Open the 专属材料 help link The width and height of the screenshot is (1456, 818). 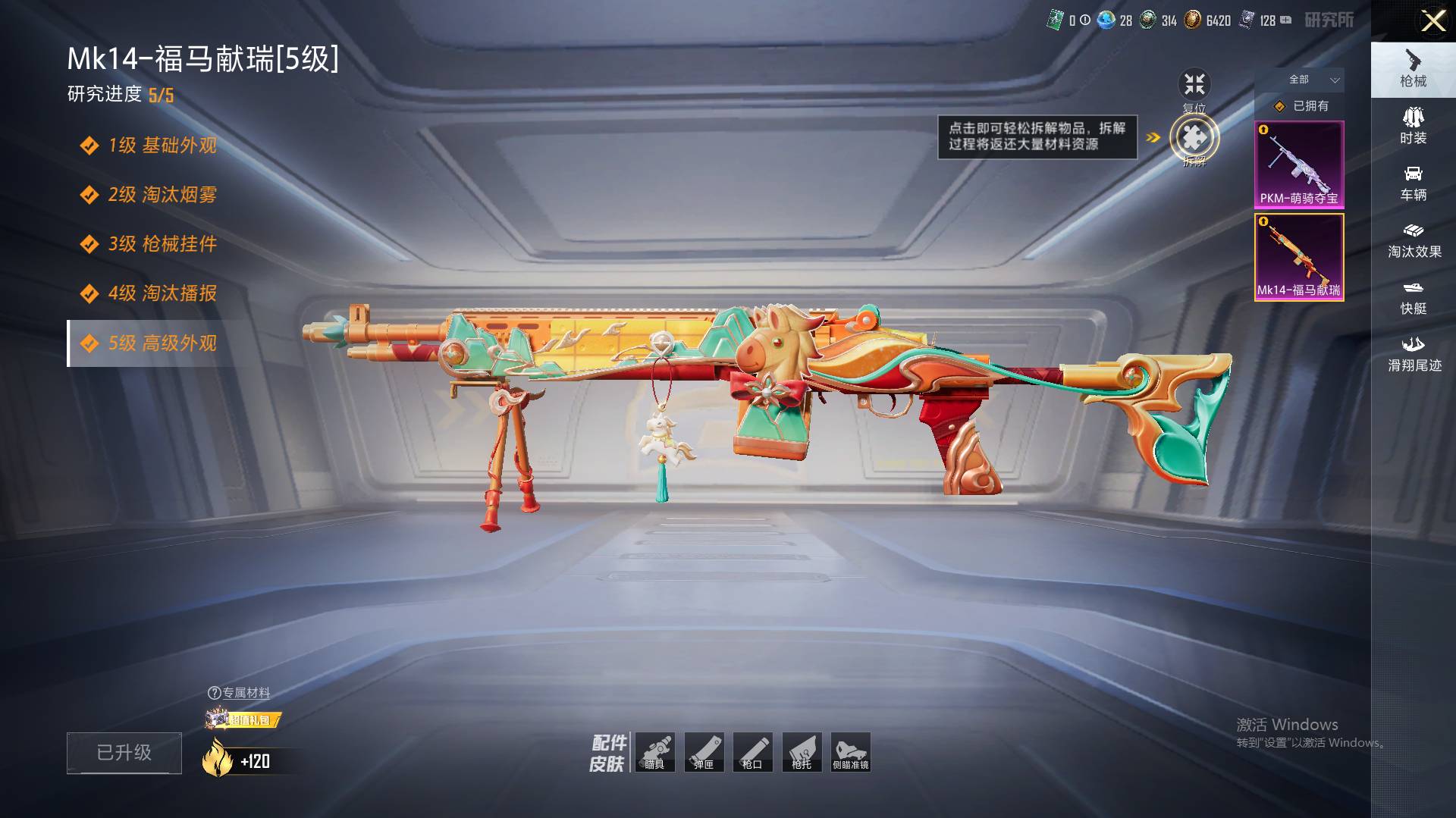click(x=239, y=693)
